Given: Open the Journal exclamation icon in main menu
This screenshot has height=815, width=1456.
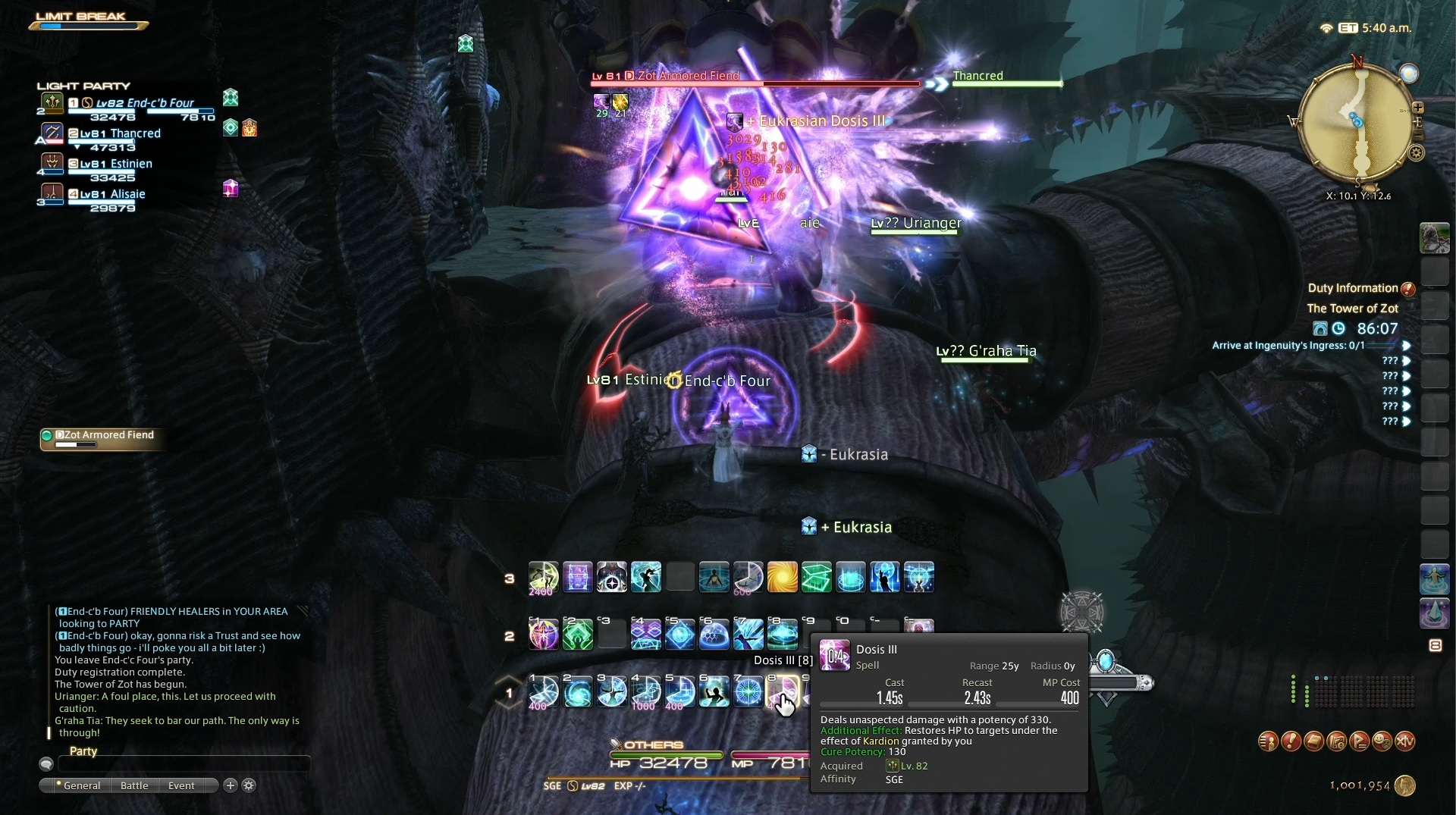Looking at the screenshot, I should [1291, 741].
